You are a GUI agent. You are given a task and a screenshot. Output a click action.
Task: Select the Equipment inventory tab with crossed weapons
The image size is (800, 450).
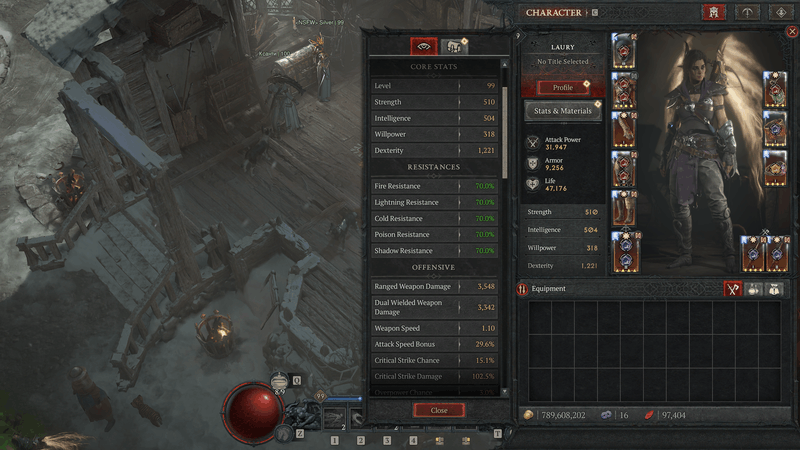pyautogui.click(x=732, y=289)
